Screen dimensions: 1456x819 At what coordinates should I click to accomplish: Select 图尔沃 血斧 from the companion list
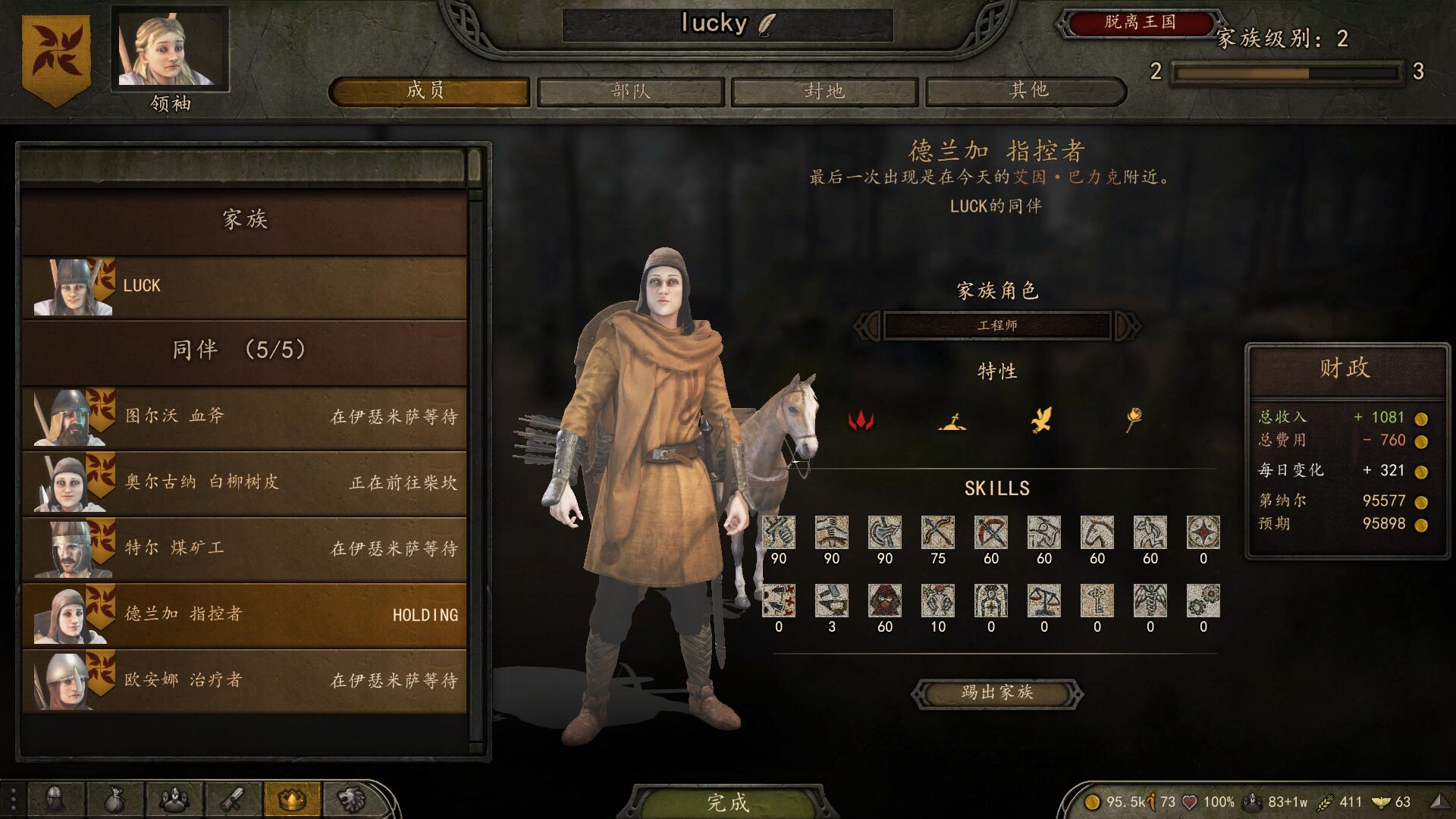[243, 416]
